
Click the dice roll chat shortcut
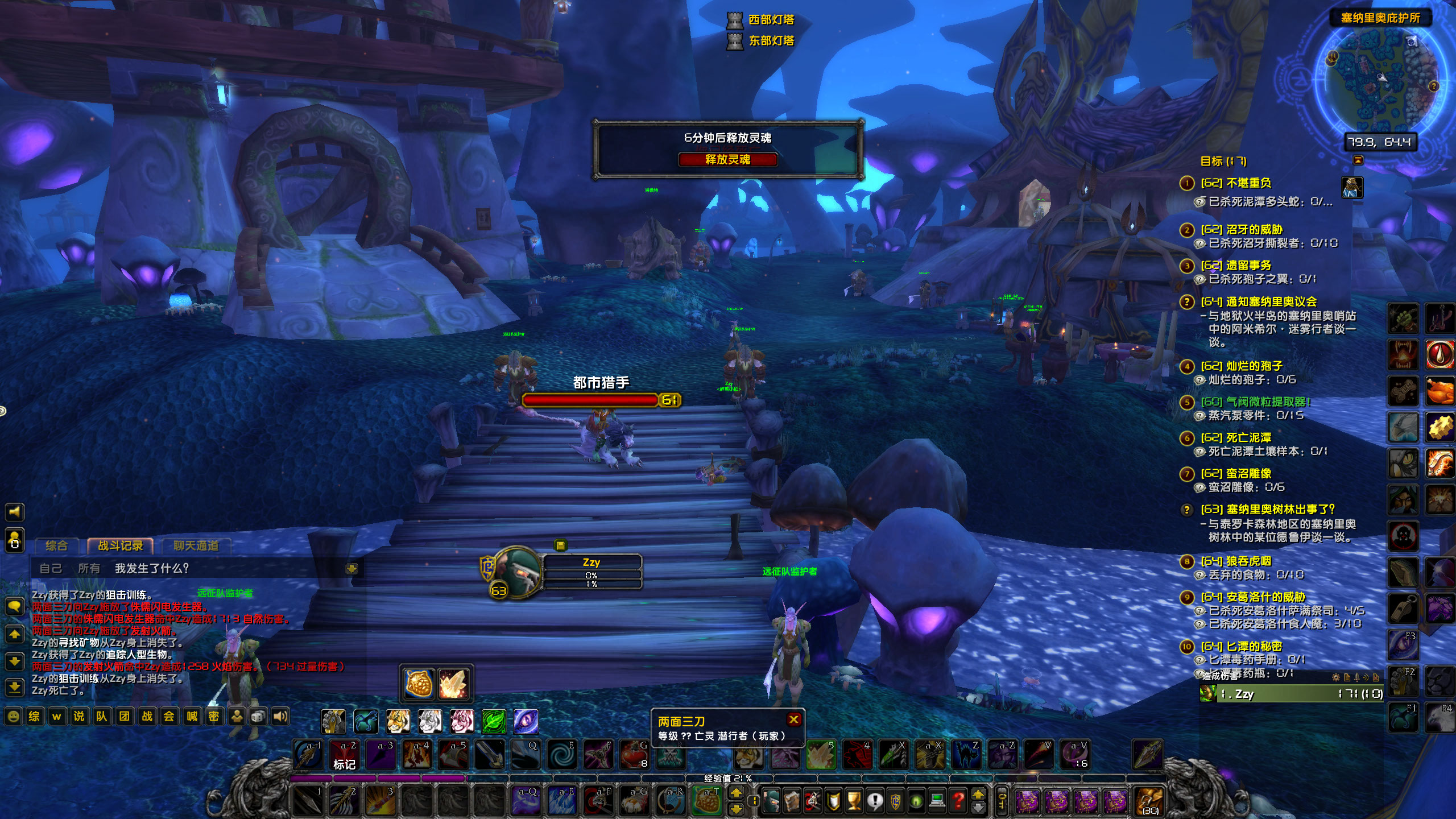(258, 717)
